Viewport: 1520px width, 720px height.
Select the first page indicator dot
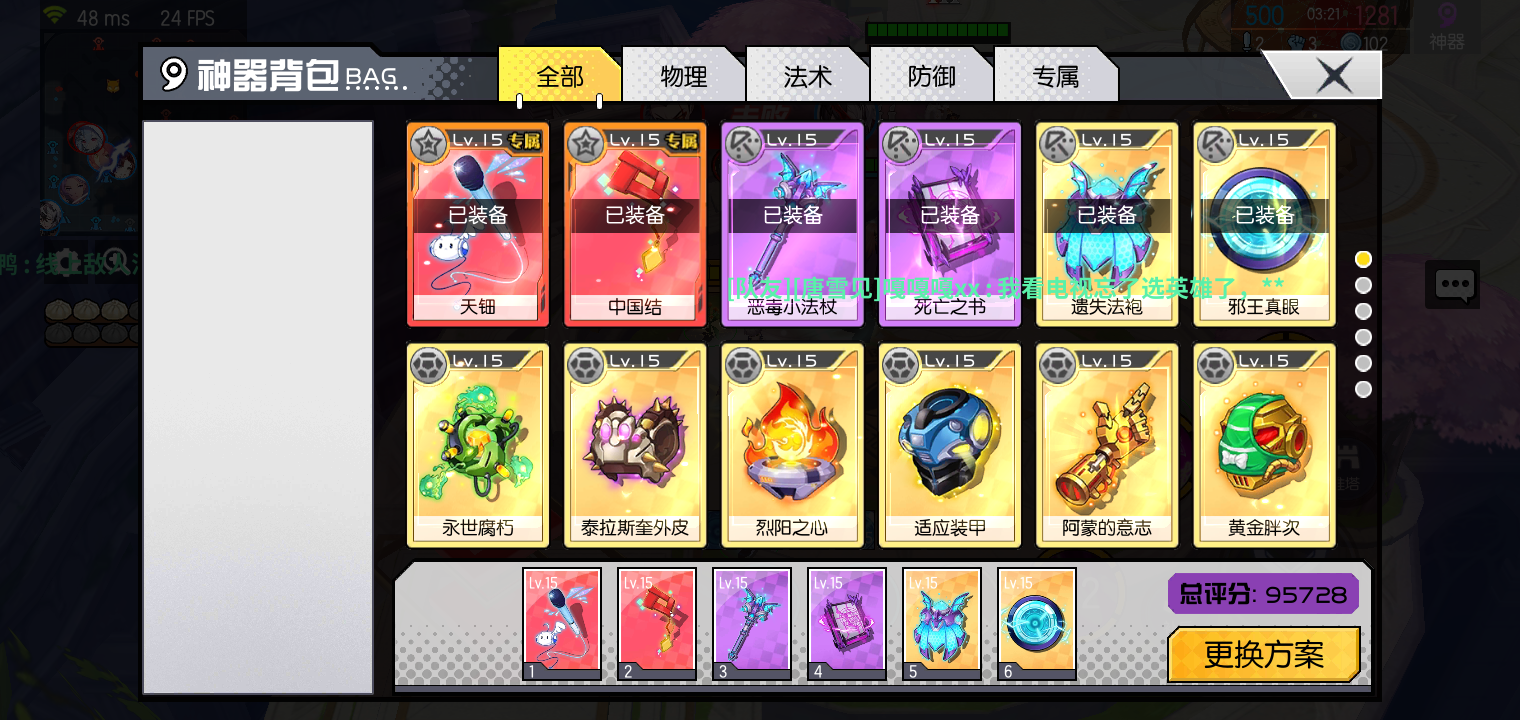[1363, 258]
